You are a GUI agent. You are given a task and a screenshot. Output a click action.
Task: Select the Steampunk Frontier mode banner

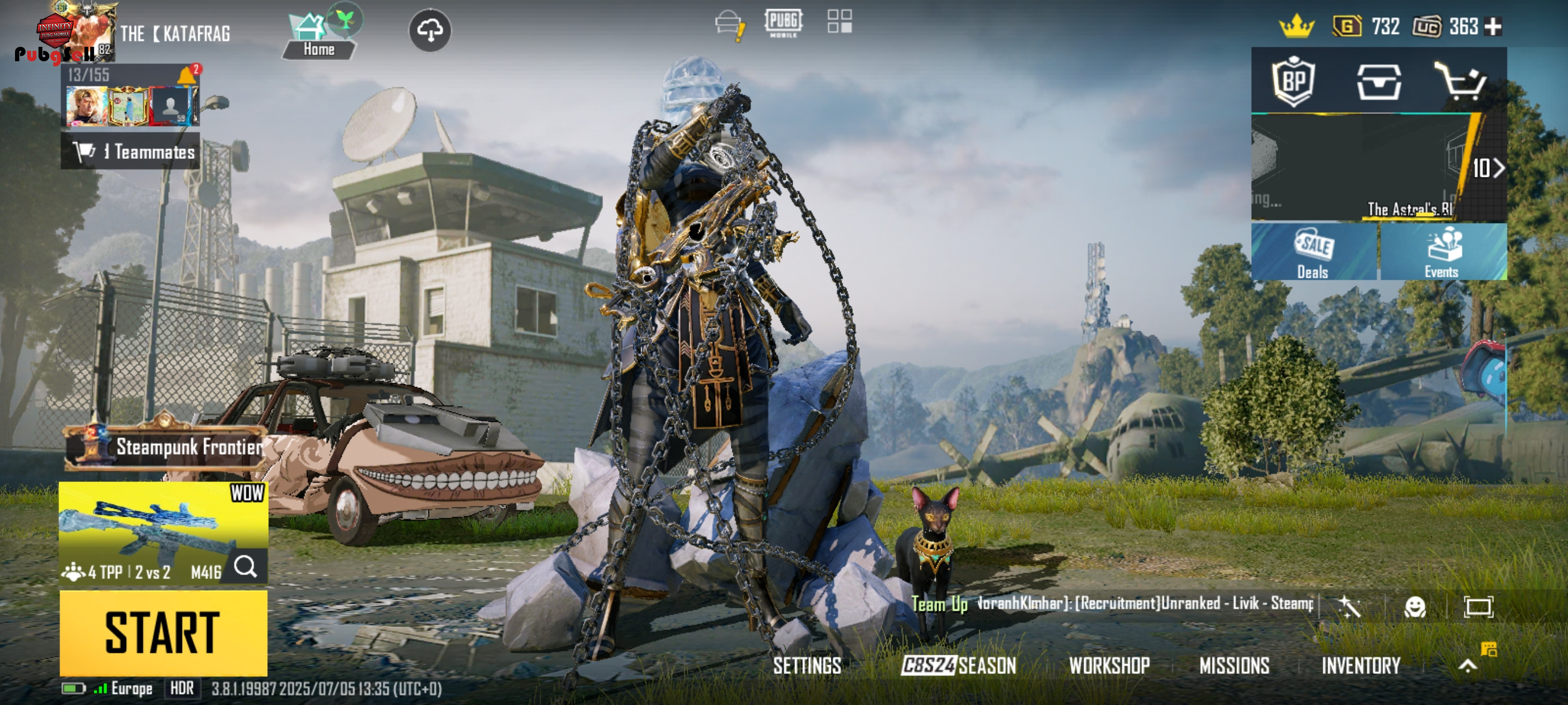coord(164,447)
